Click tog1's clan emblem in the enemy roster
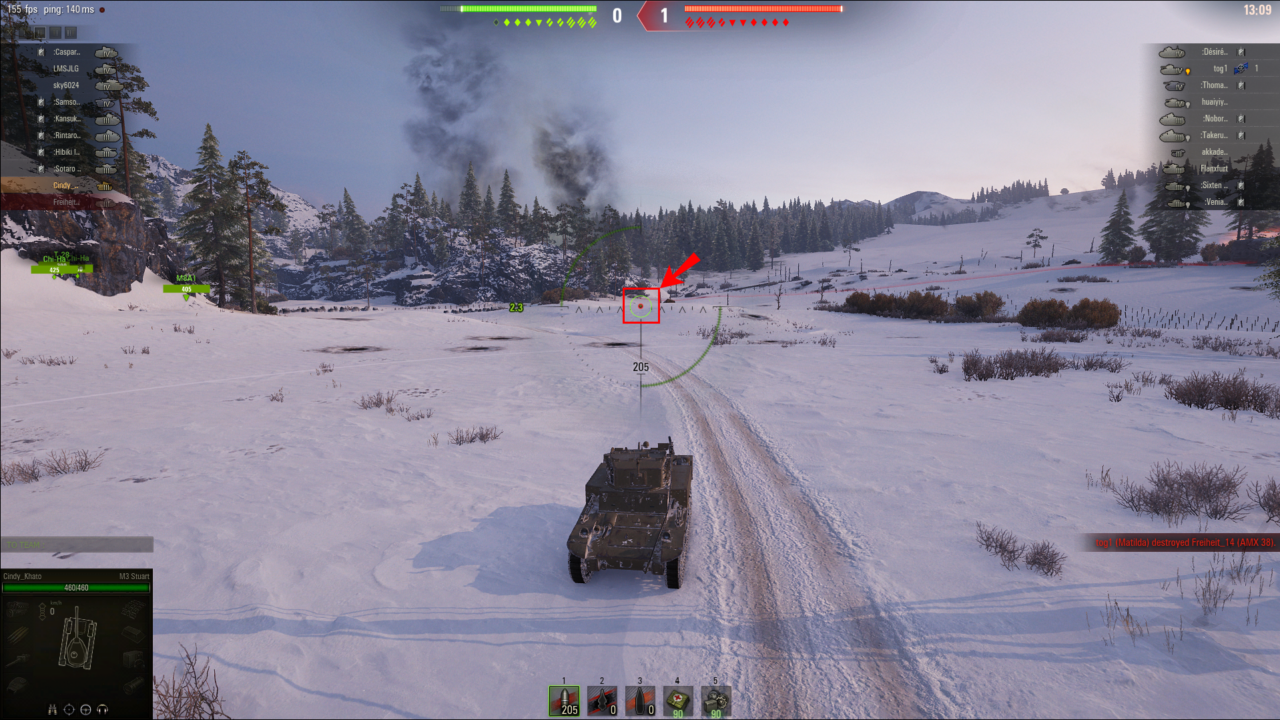 (x=1241, y=69)
